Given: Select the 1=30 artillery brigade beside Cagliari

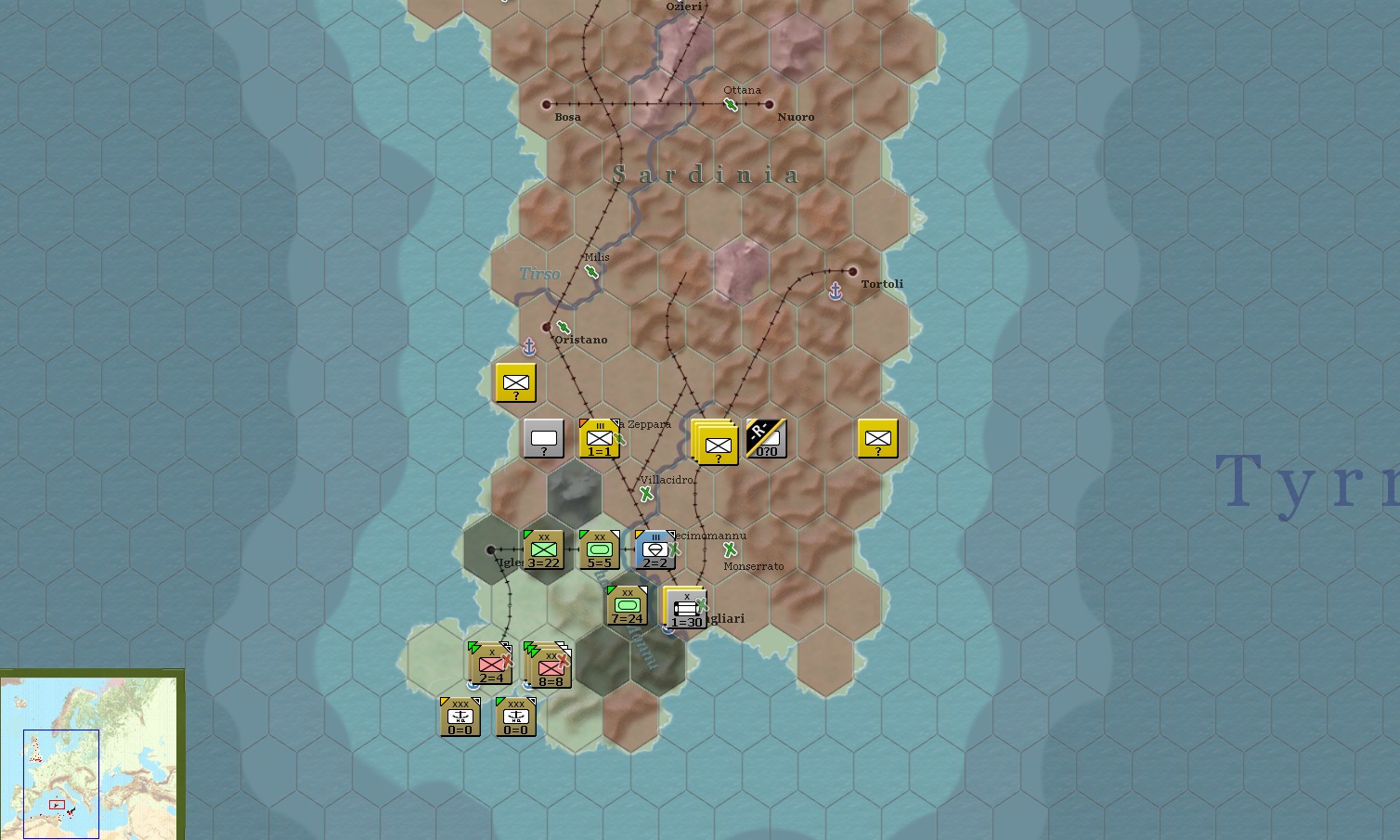Looking at the screenshot, I should click(x=685, y=608).
